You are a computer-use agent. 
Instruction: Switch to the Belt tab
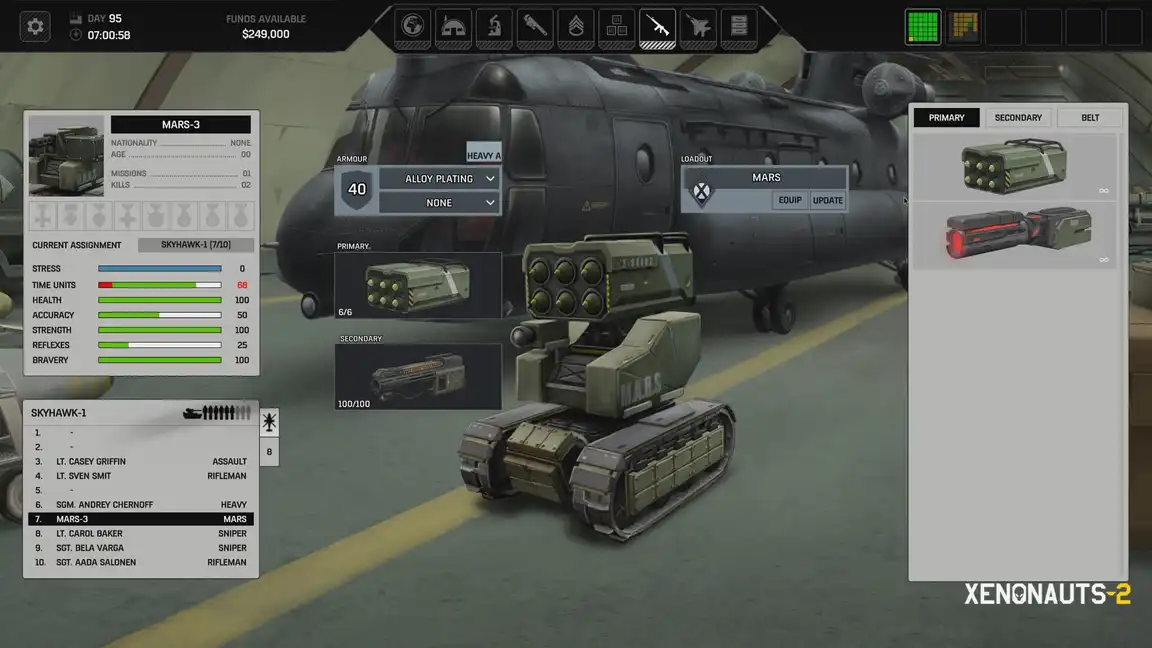1090,118
